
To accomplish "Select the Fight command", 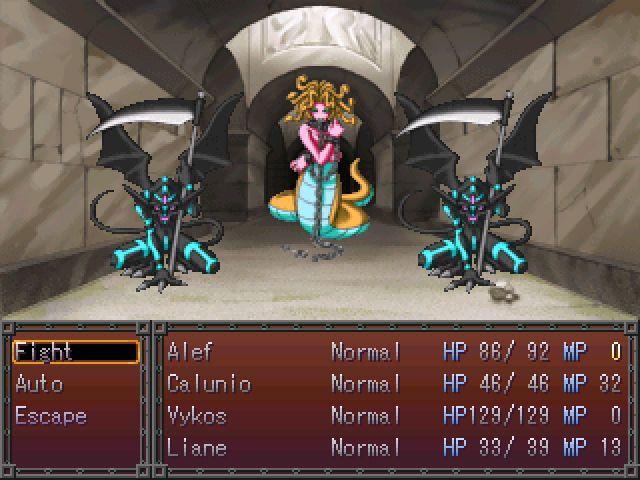I will click(75, 352).
